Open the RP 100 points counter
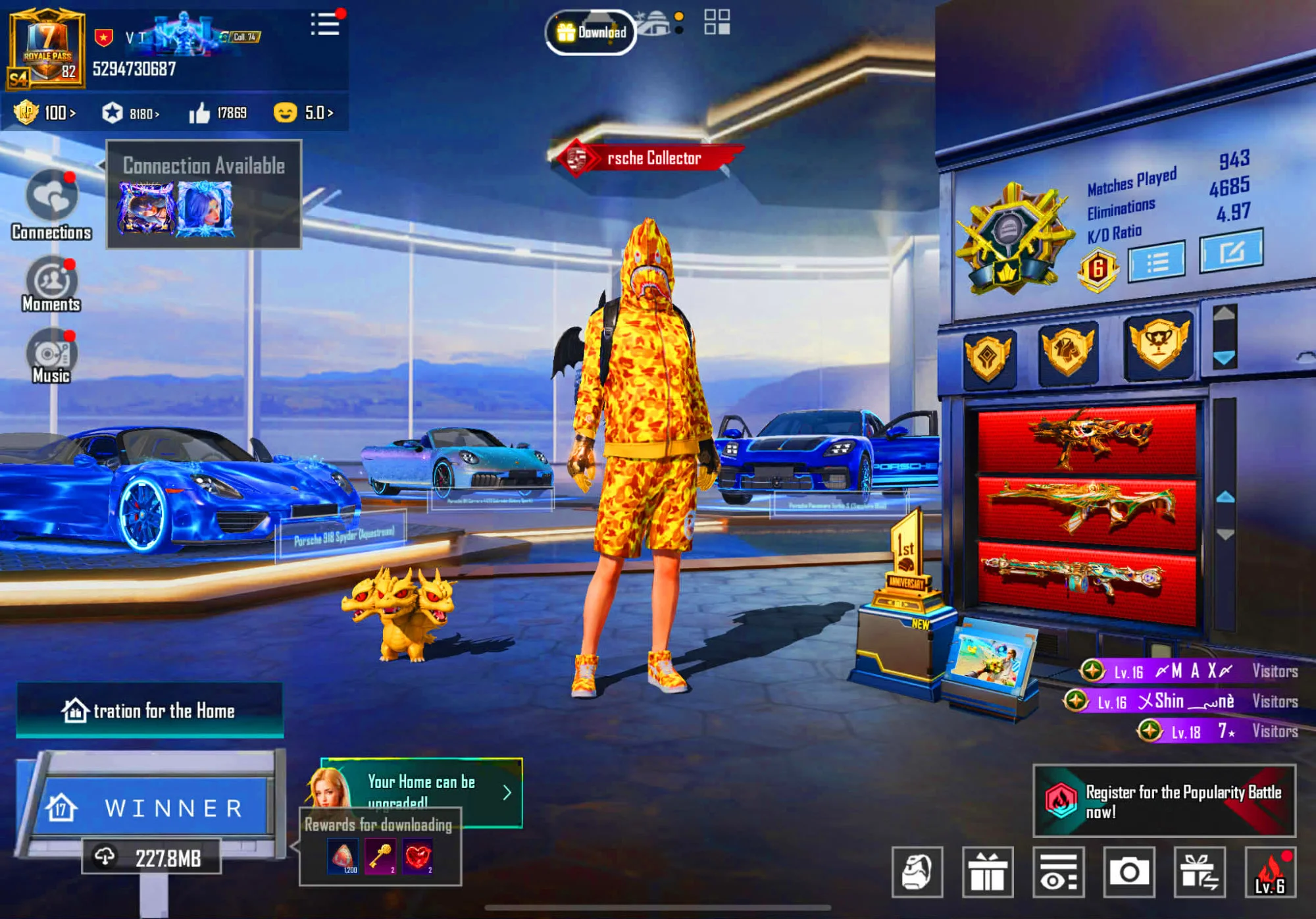 (45, 113)
